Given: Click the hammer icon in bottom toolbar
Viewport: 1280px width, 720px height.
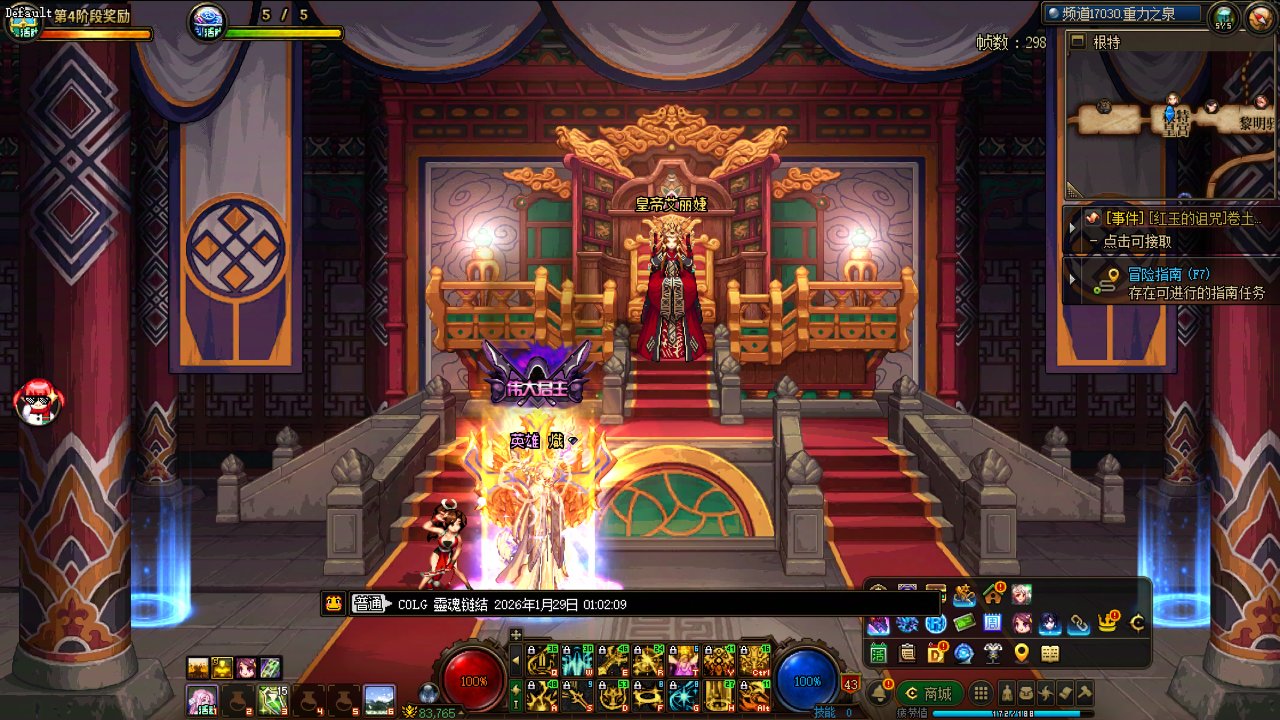Looking at the screenshot, I should tap(1084, 693).
